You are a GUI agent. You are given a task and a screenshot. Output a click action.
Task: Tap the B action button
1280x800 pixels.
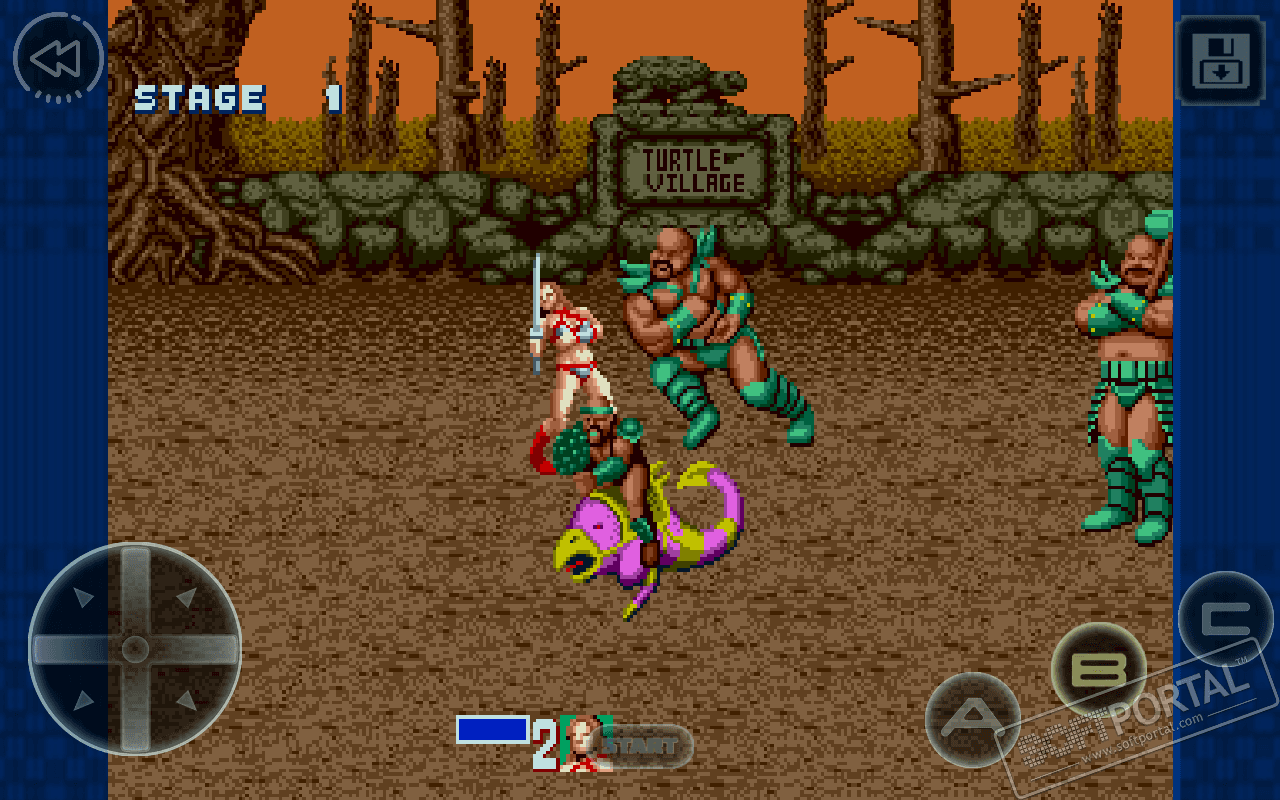click(1097, 669)
